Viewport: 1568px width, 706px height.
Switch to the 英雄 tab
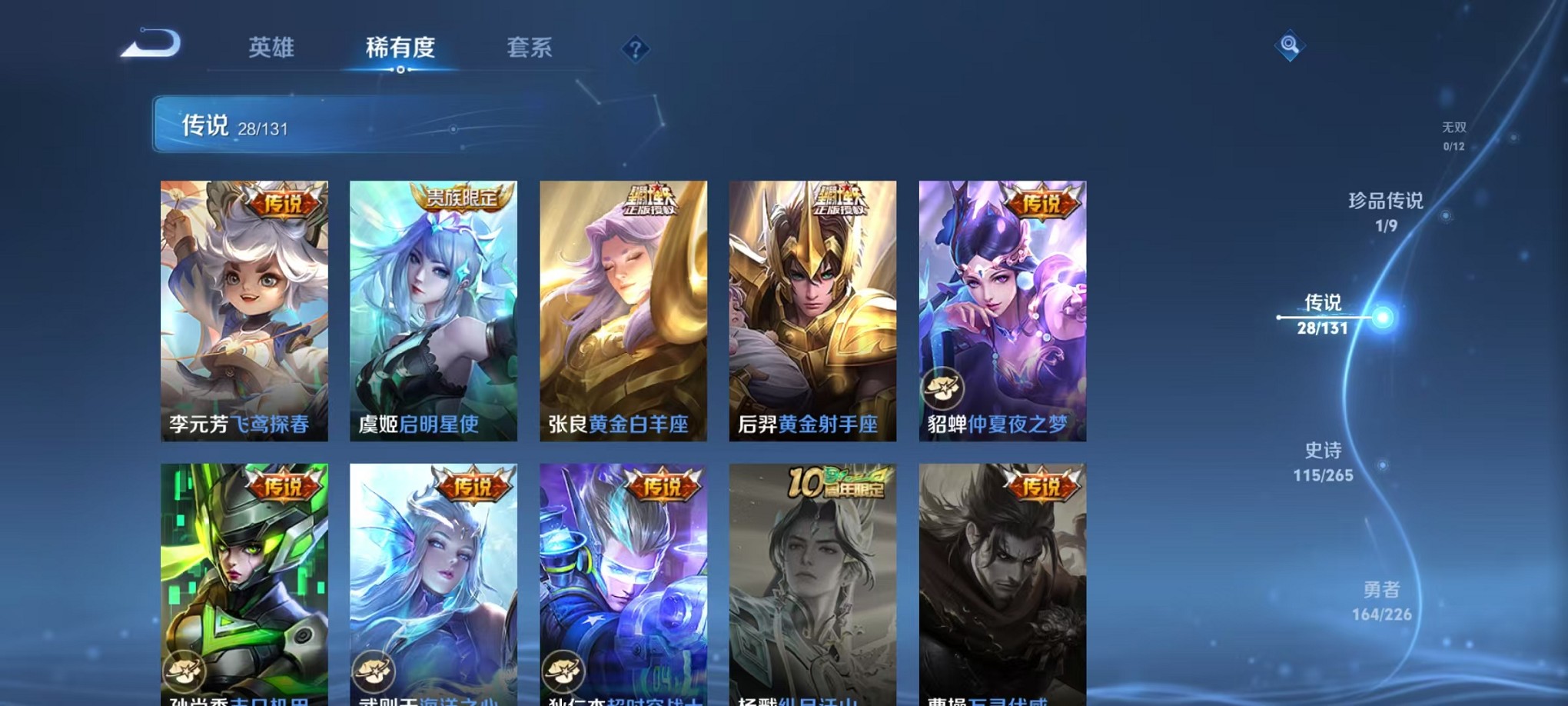[x=272, y=48]
